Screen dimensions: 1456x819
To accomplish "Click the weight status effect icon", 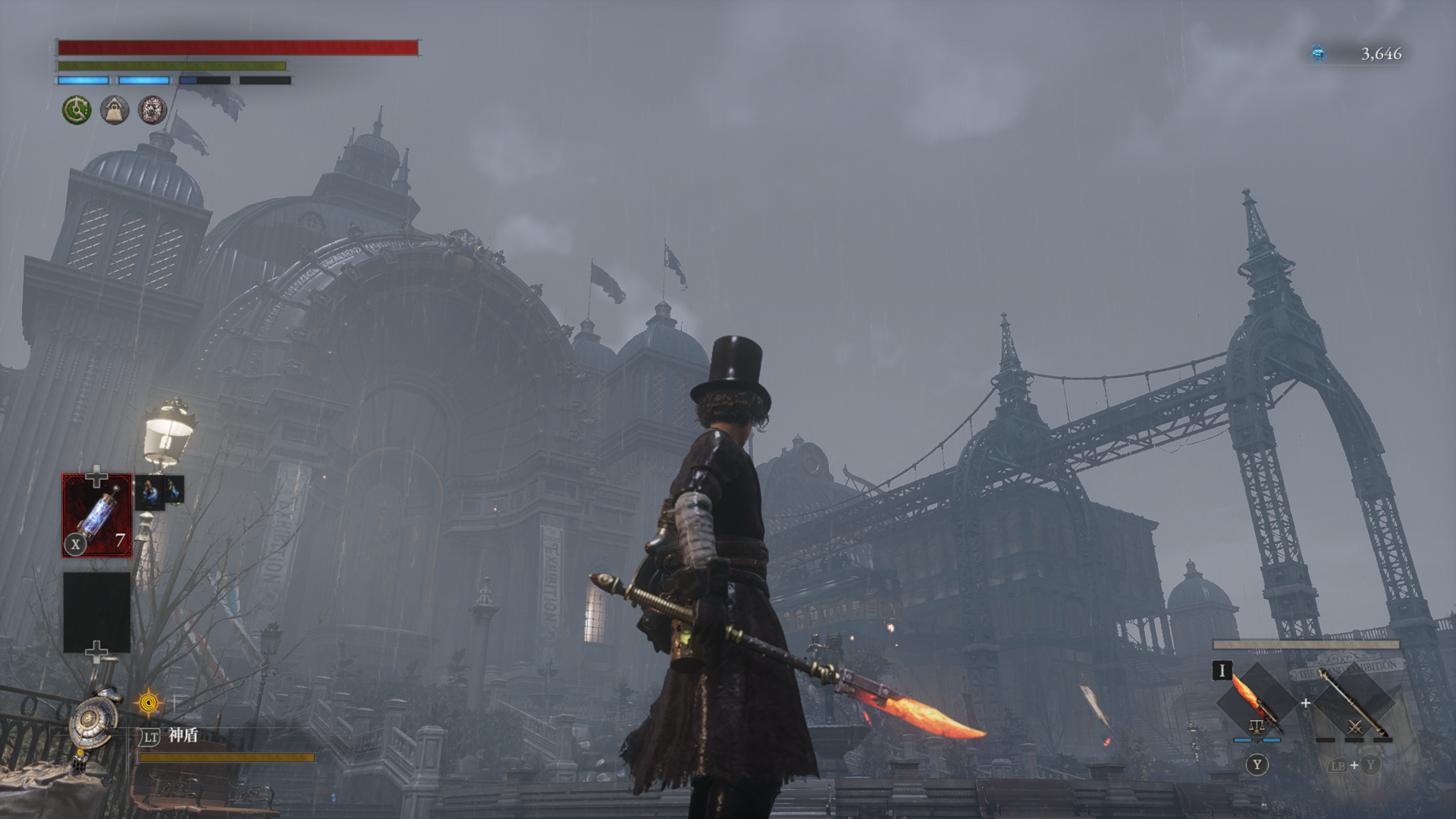I will [x=115, y=111].
